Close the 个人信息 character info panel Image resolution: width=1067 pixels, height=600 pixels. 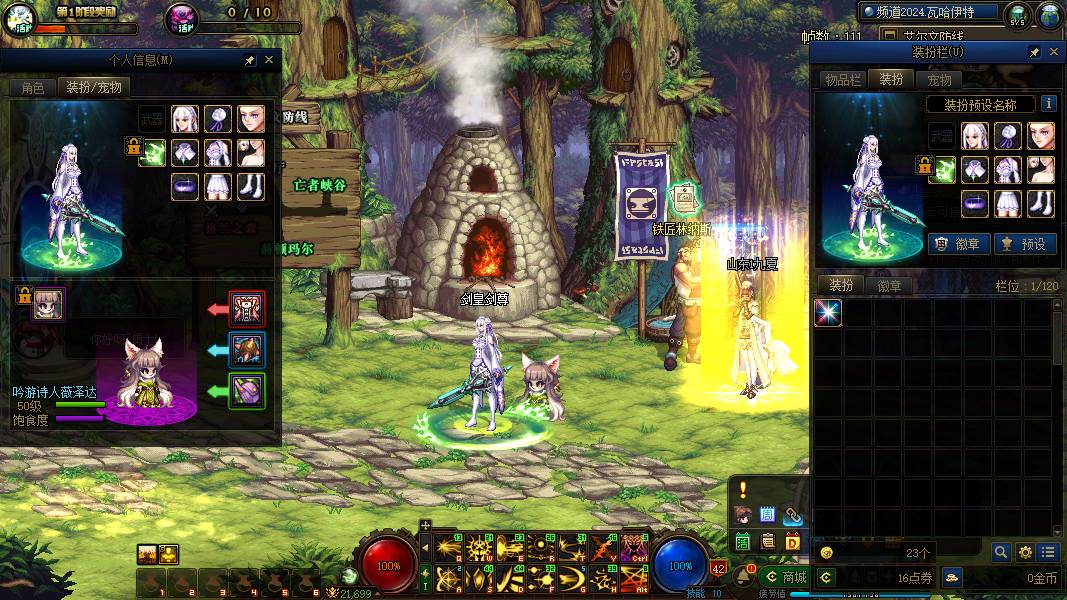(268, 60)
